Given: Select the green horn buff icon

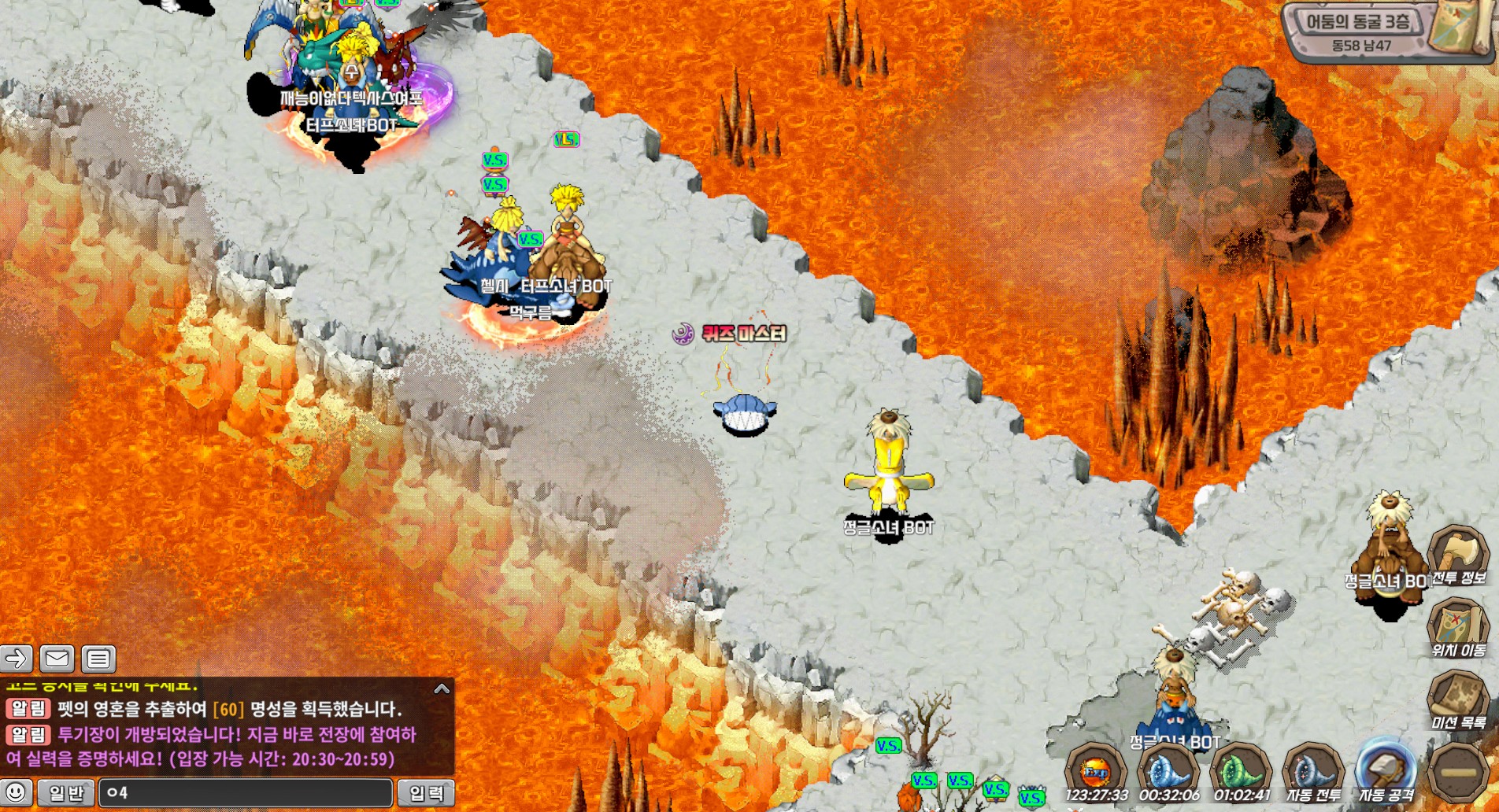Looking at the screenshot, I should [x=1241, y=770].
